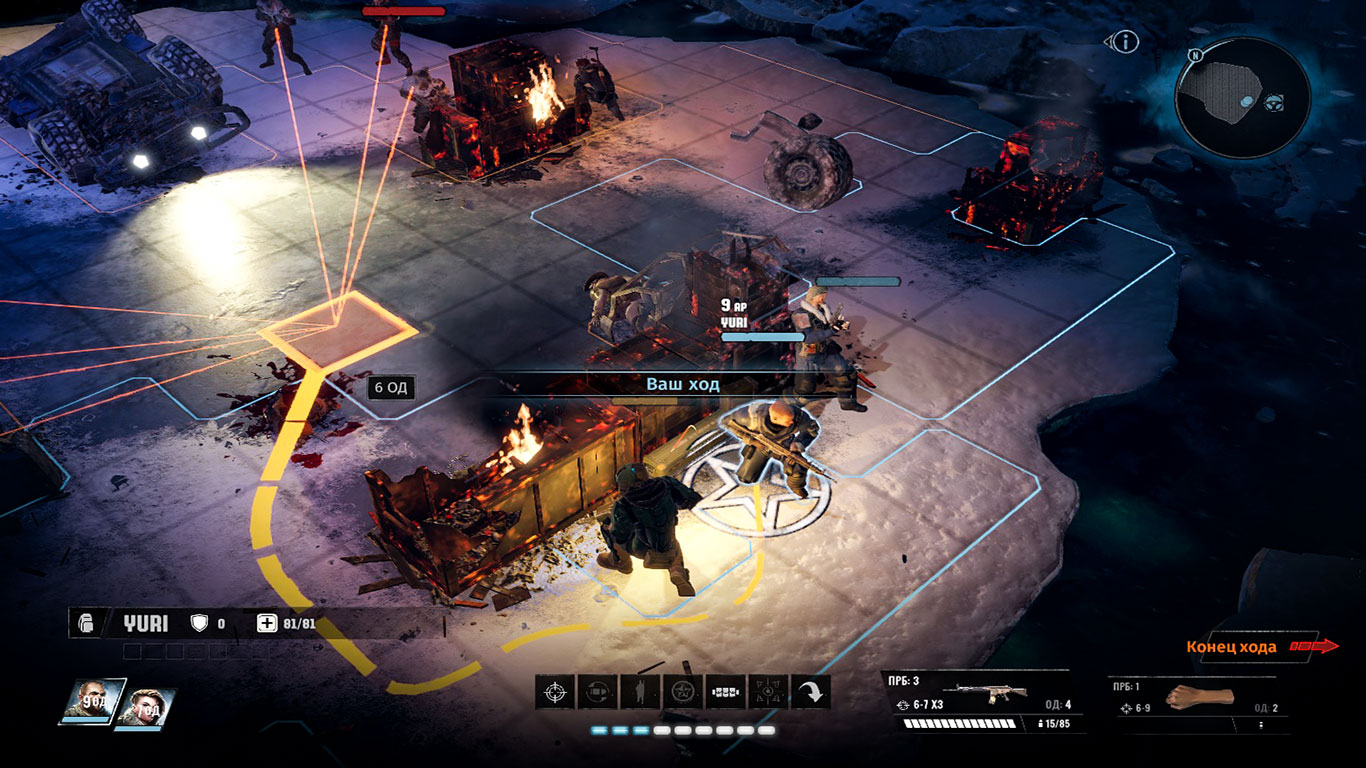
Task: Select the crosshair attack action
Action: pyautogui.click(x=555, y=691)
